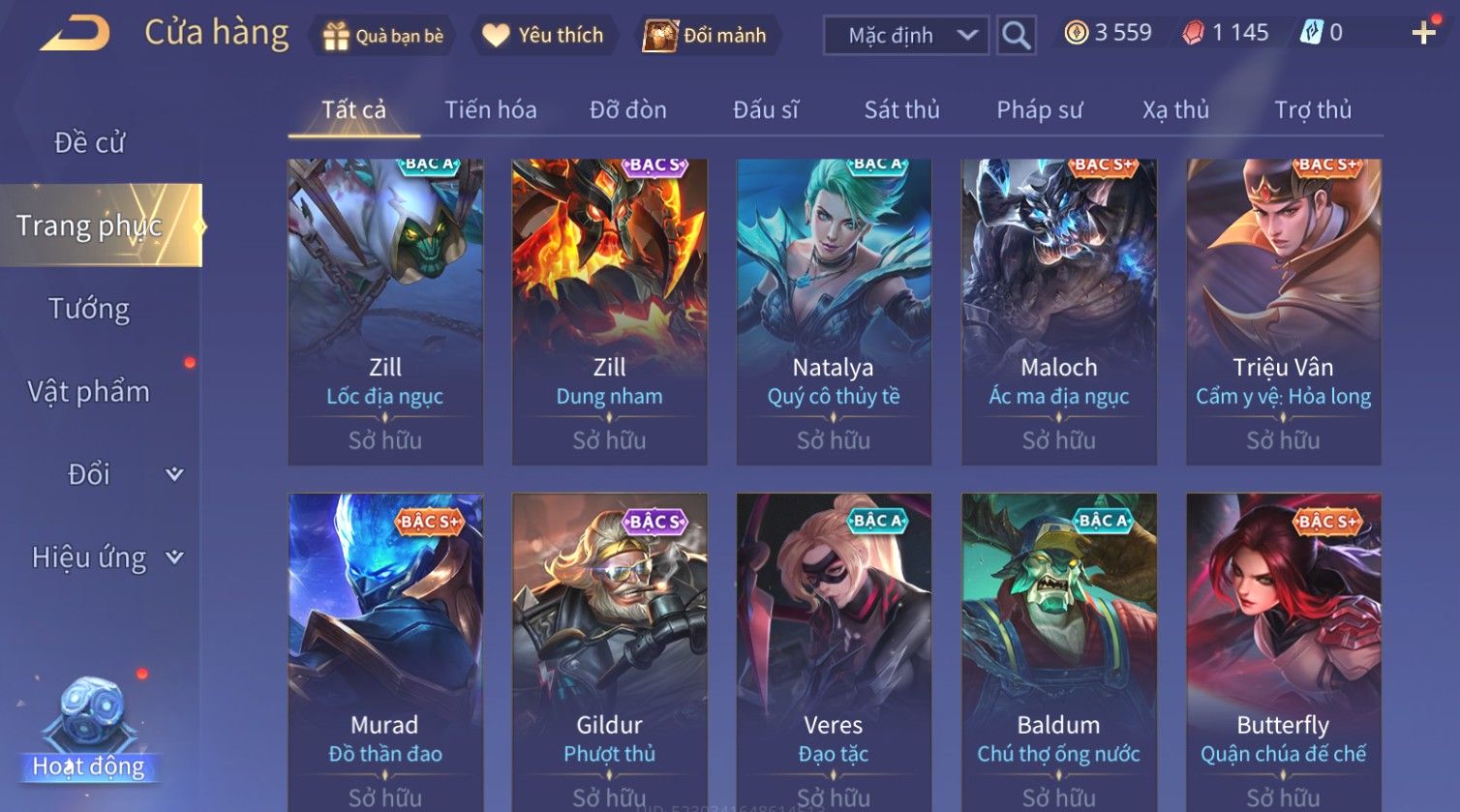1460x812 pixels.
Task: Choose Tướng in the side menu
Action: [89, 309]
